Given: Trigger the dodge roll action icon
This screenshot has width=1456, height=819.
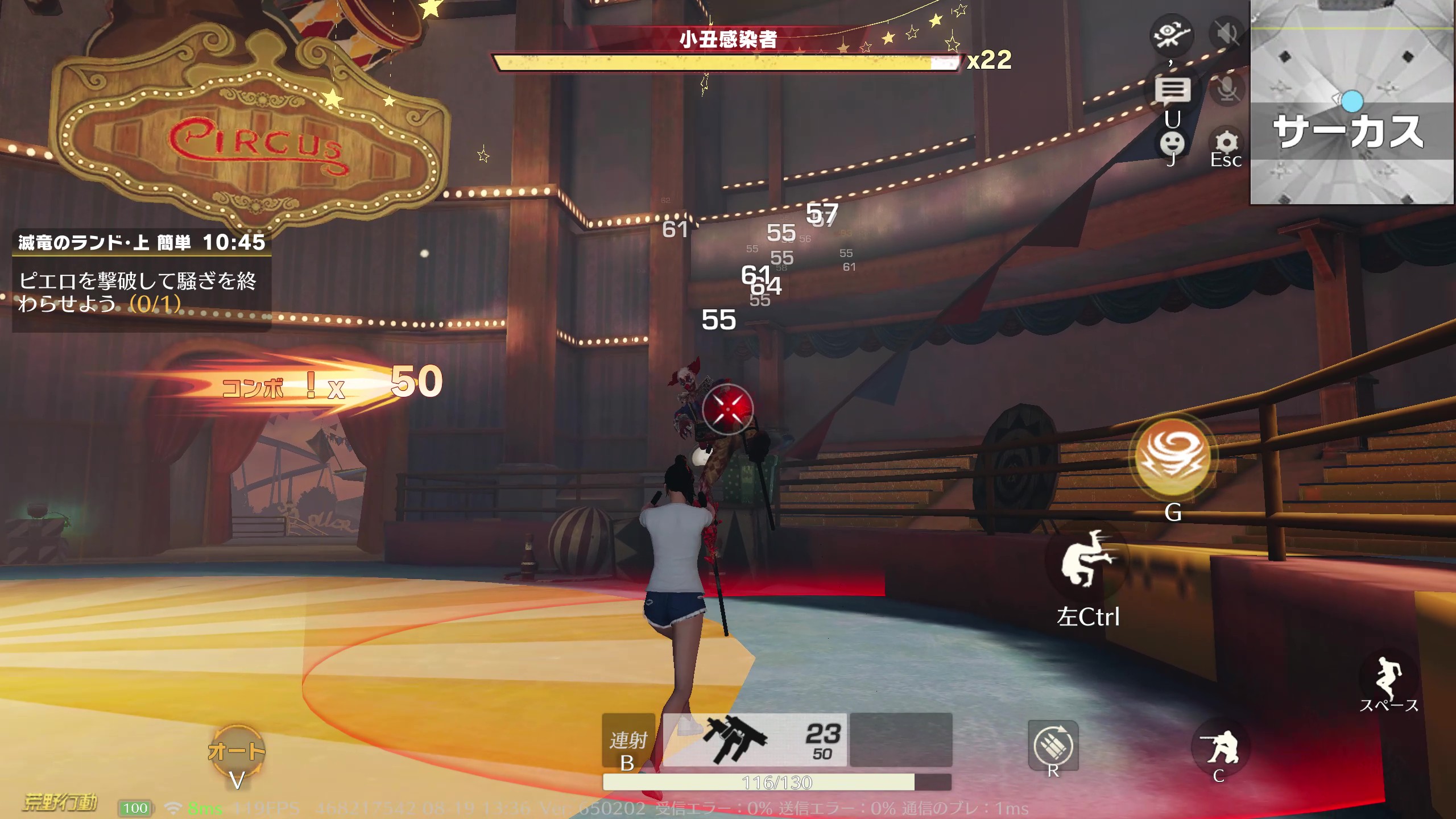Looking at the screenshot, I should tap(1086, 559).
